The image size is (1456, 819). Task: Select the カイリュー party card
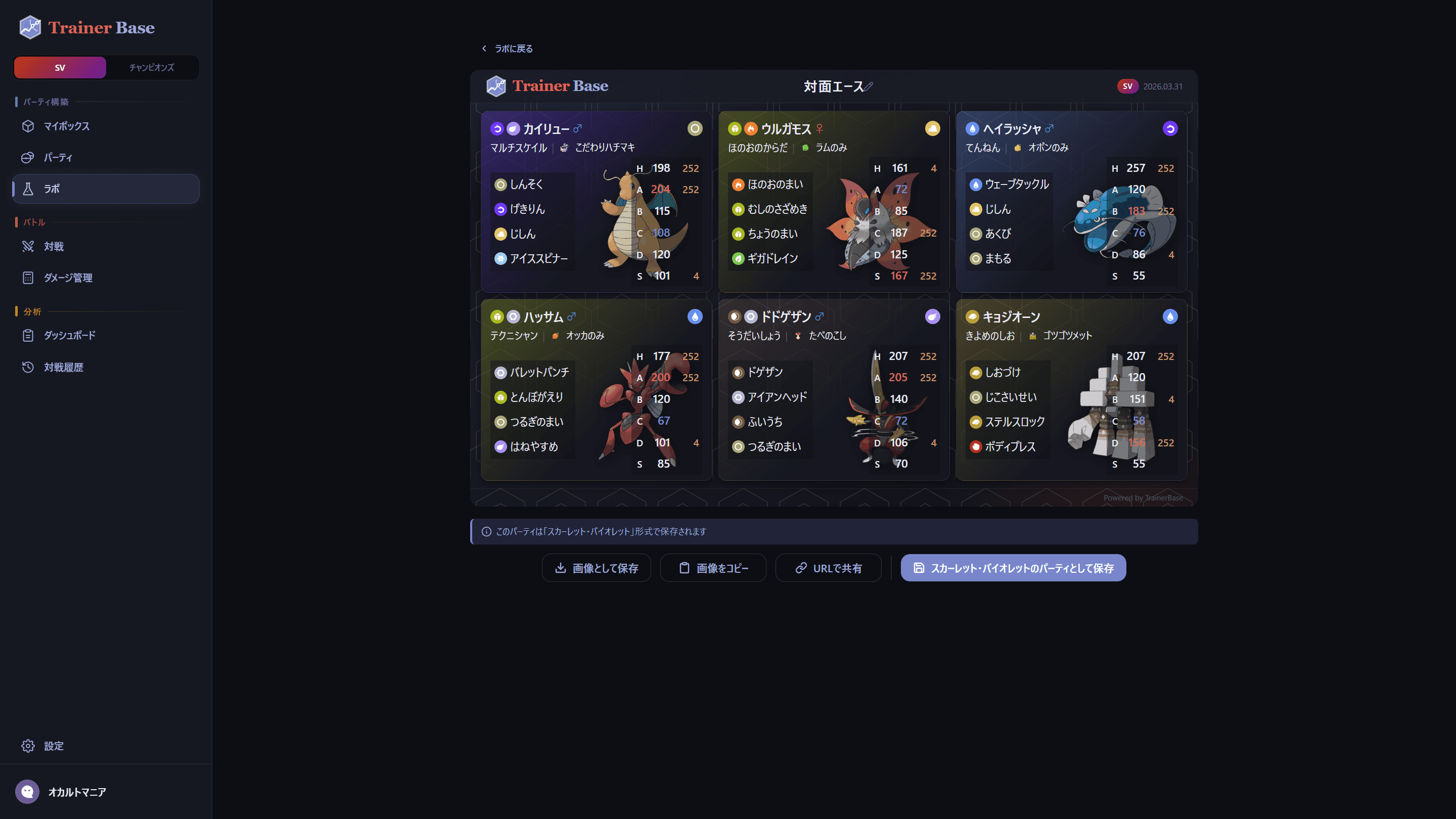(x=596, y=202)
